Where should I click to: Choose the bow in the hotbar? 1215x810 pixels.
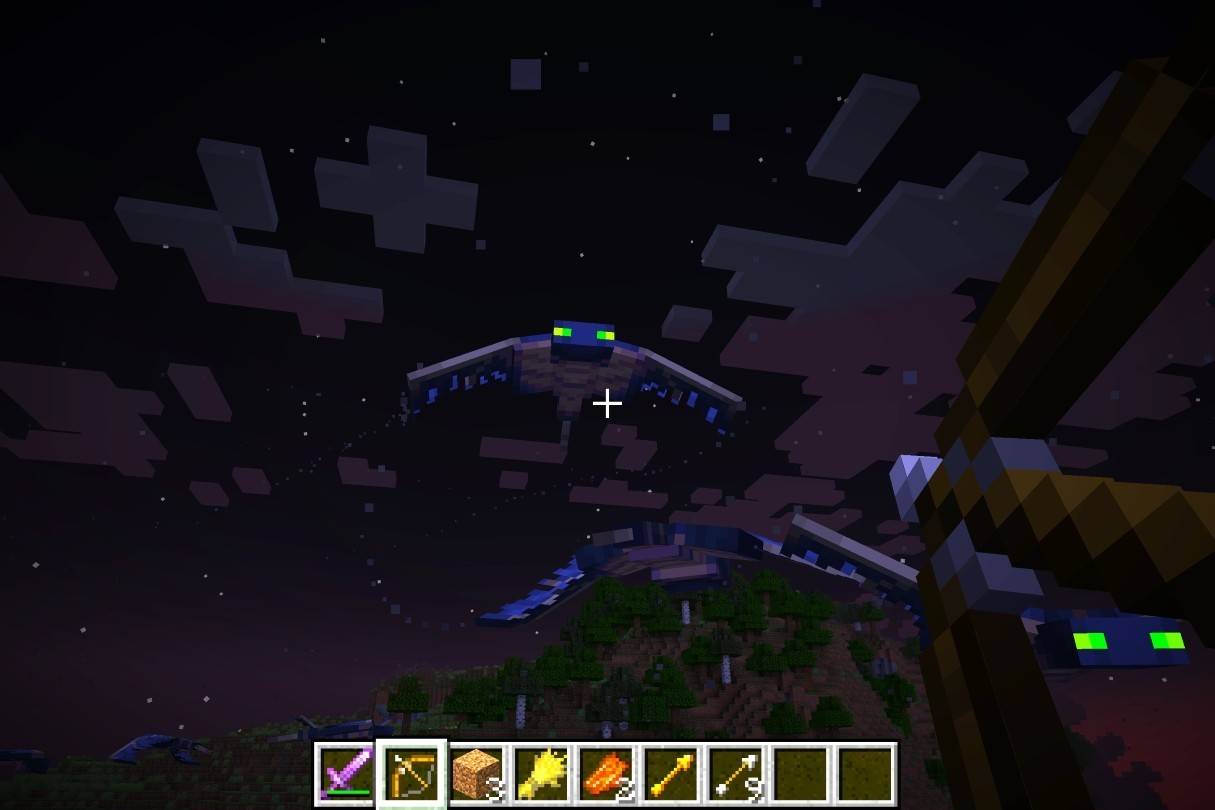pyautogui.click(x=410, y=774)
